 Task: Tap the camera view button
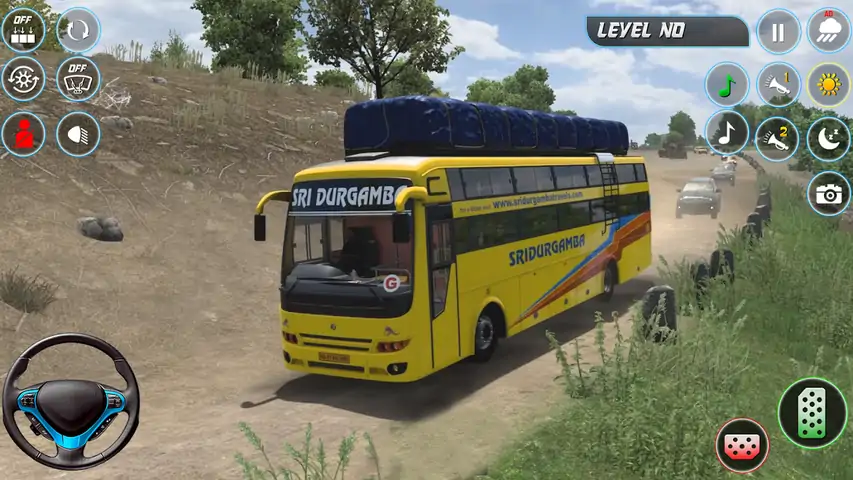click(x=829, y=193)
